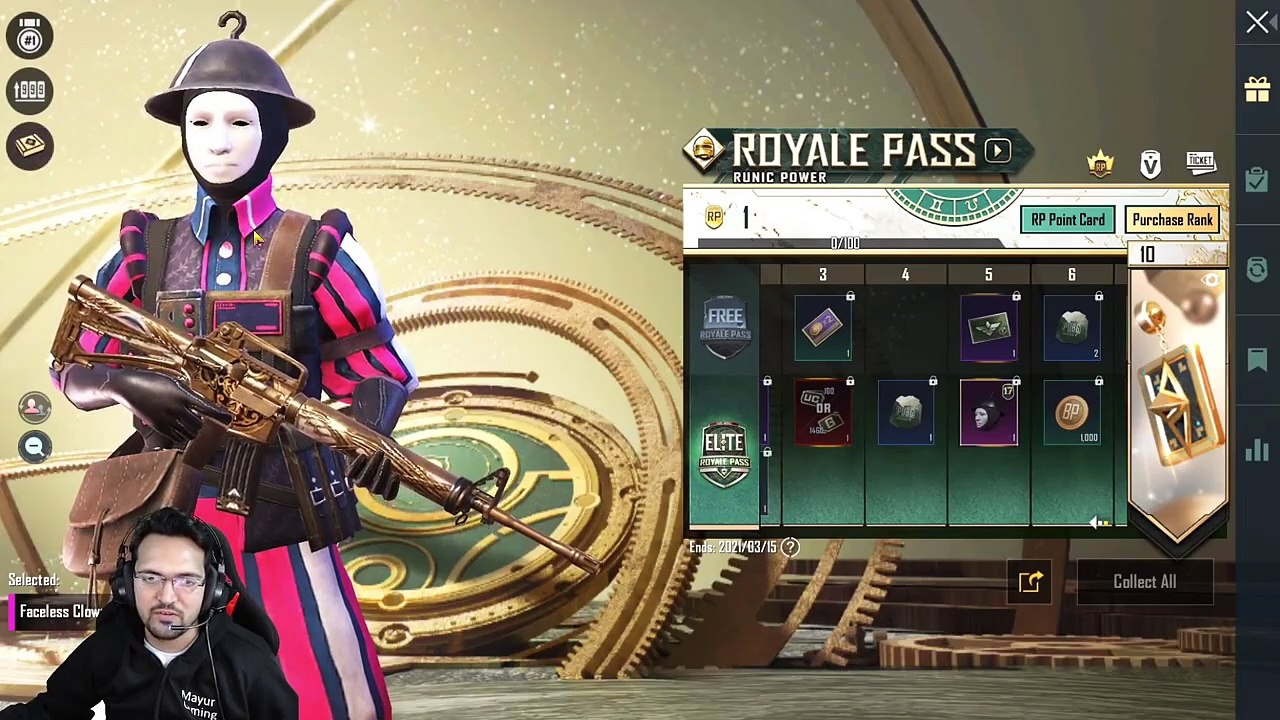Close the Royale Pass screen
This screenshot has height=720, width=1280.
coord(1257,22)
